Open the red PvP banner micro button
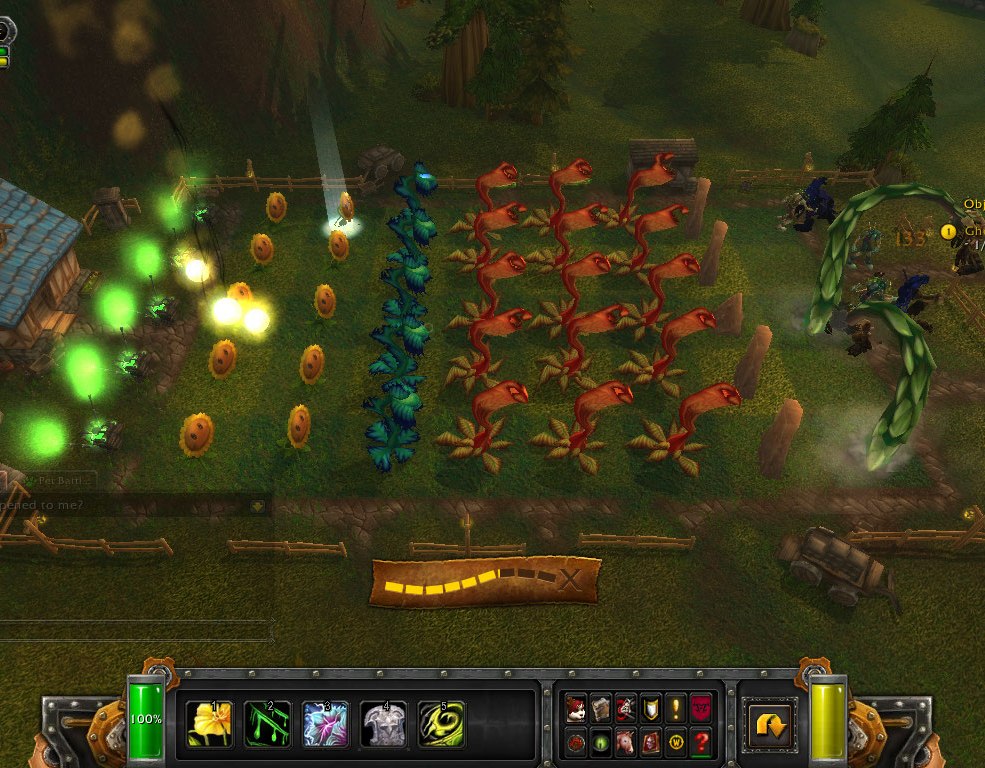 click(x=702, y=709)
